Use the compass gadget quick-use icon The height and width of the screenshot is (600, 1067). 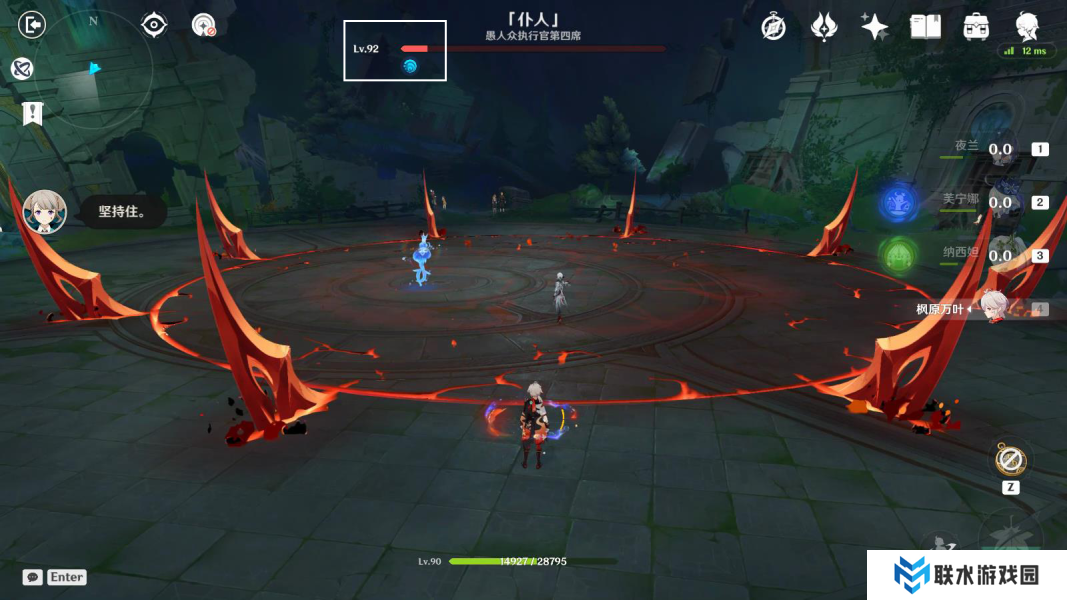pyautogui.click(x=1010, y=461)
